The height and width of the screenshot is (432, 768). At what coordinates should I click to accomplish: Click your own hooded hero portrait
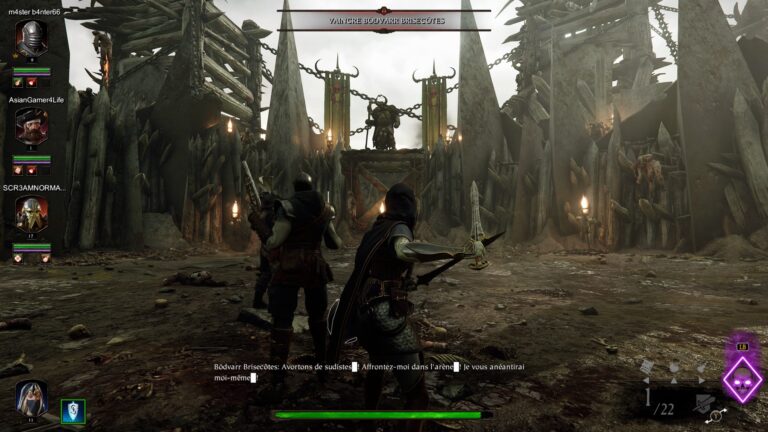point(31,398)
